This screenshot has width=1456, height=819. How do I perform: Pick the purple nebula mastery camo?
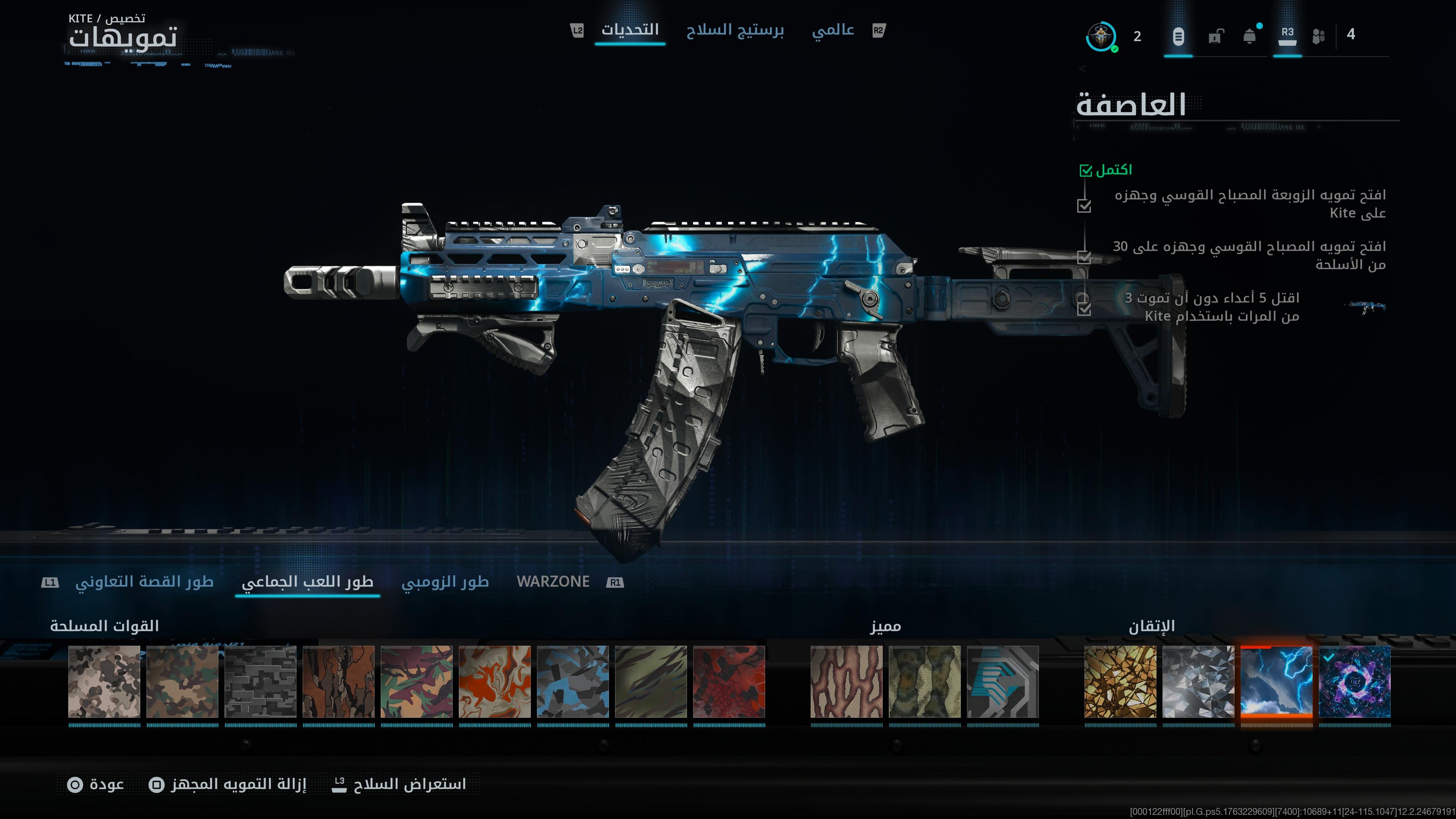[1354, 682]
